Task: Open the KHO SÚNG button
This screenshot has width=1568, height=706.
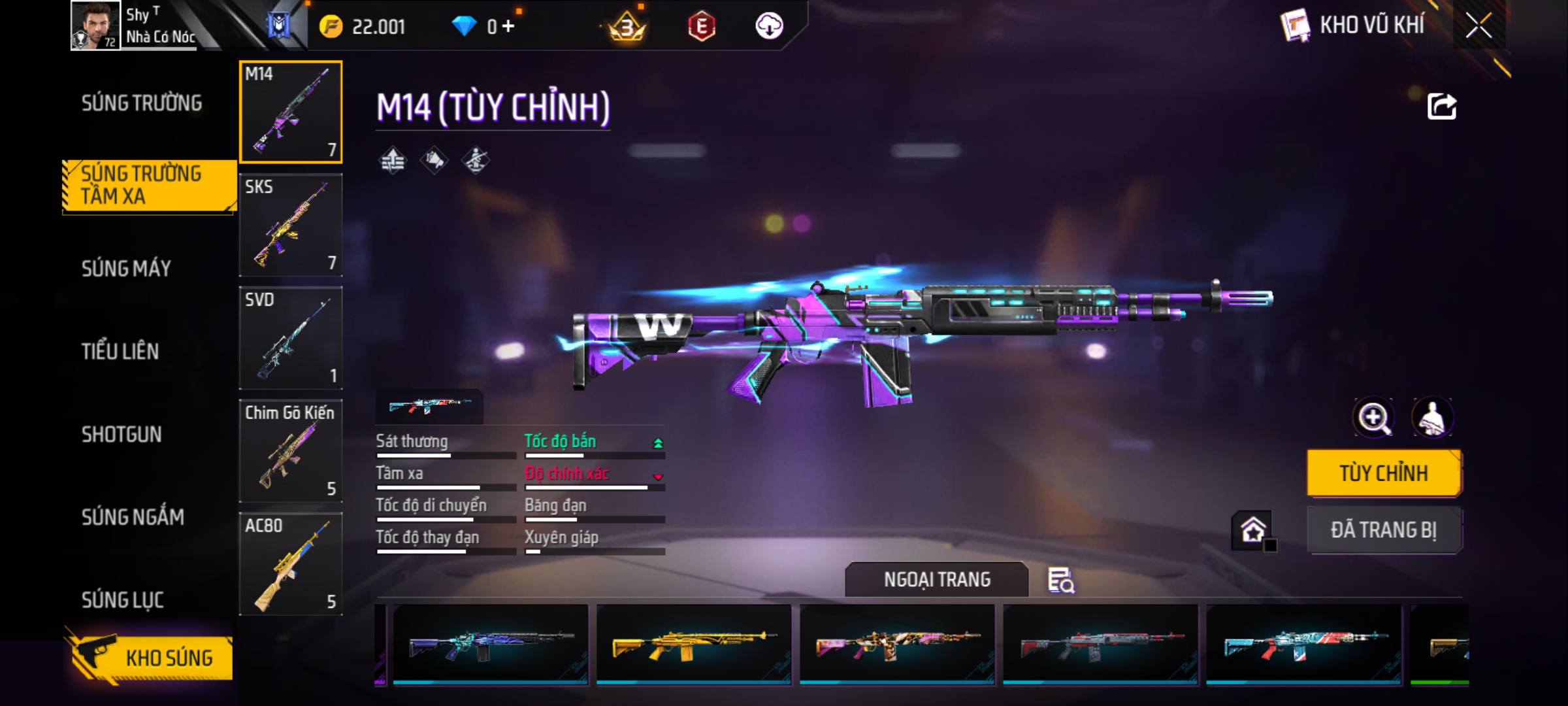Action: 150,658
